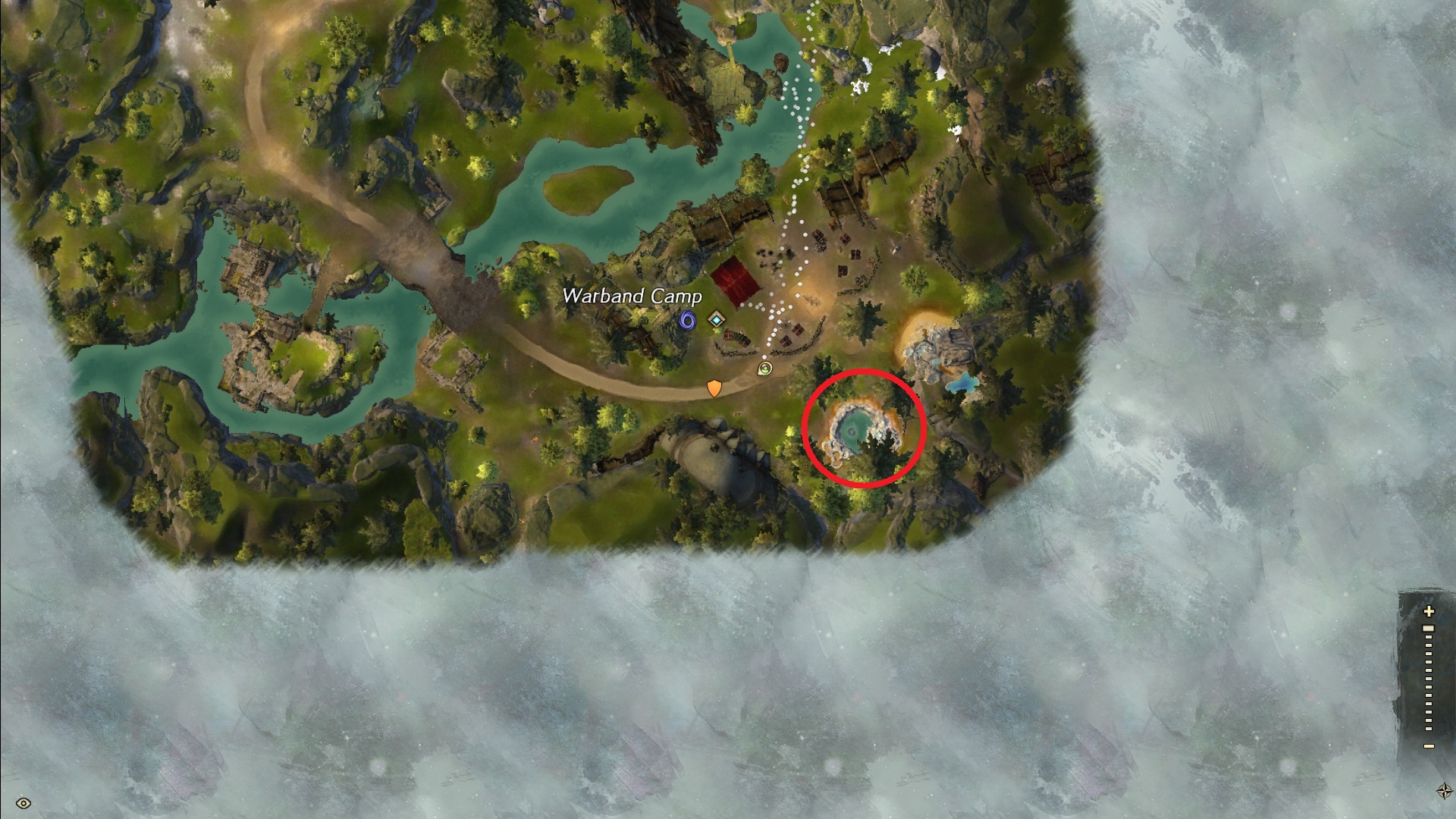The image size is (1456, 819).
Task: Click the purple swirl portal marker
Action: (x=687, y=321)
